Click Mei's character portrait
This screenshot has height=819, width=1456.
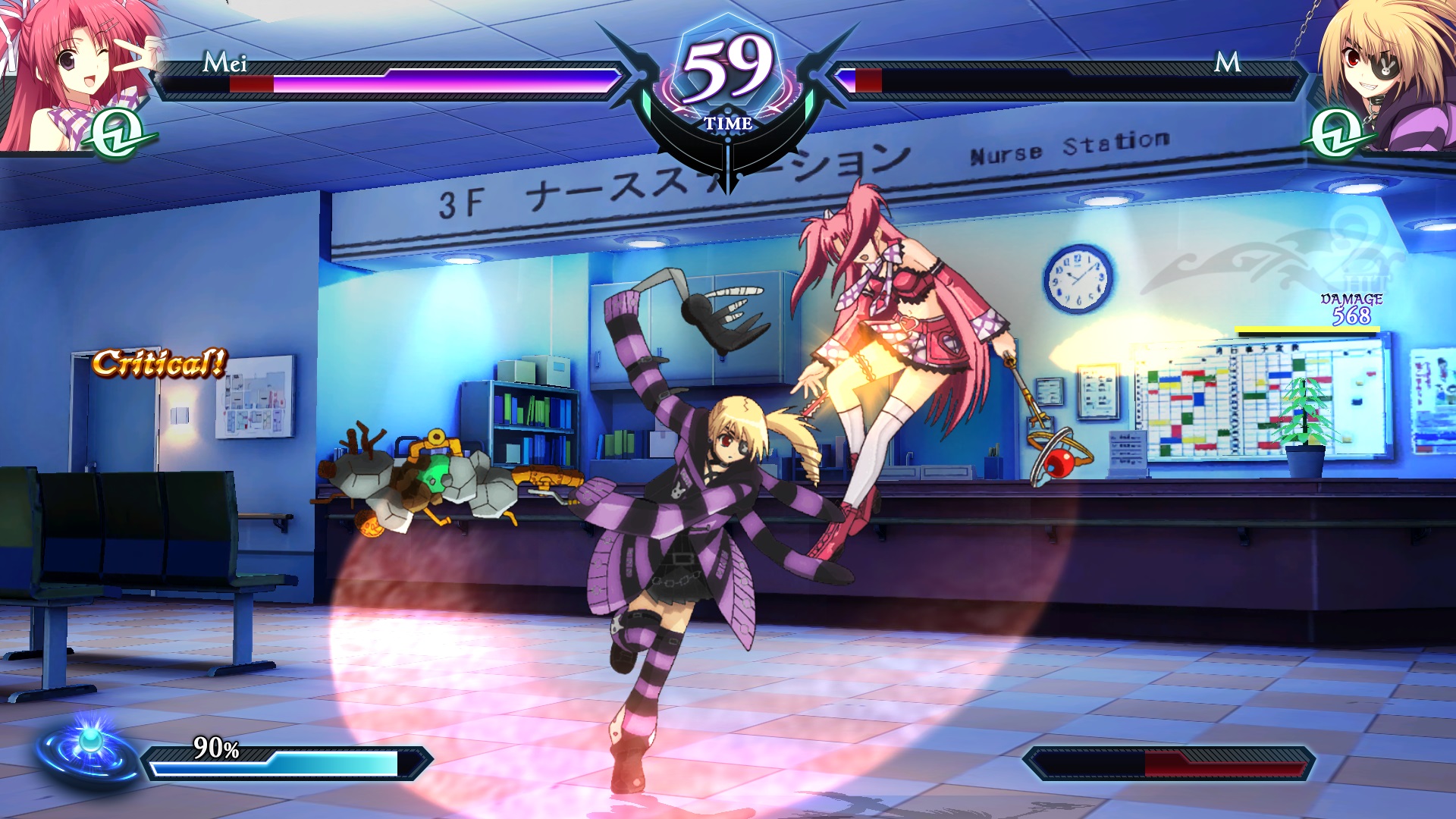point(68,72)
